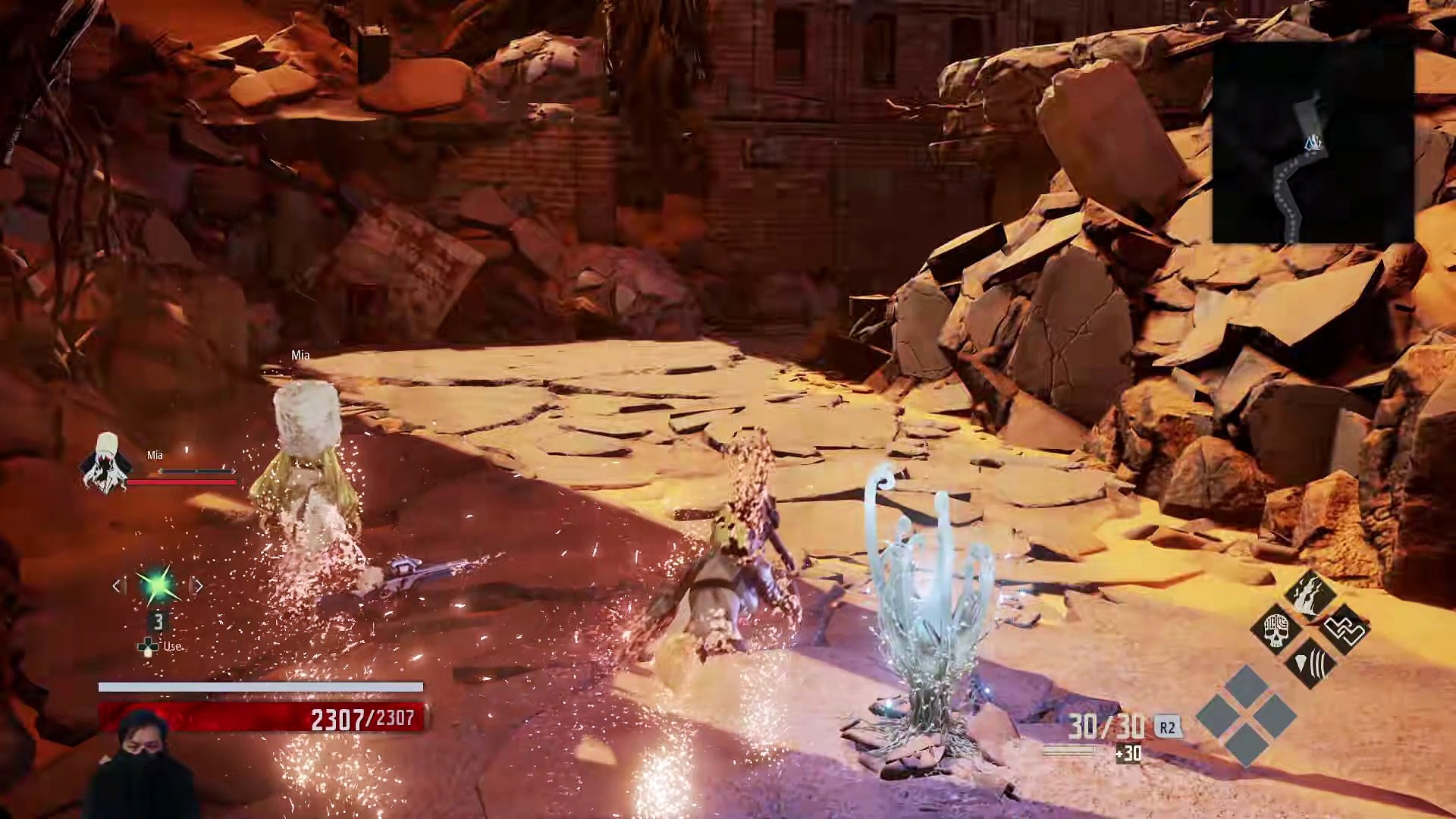Open the minimap in the corner
Screen dimensions: 1456x819
point(1313,143)
